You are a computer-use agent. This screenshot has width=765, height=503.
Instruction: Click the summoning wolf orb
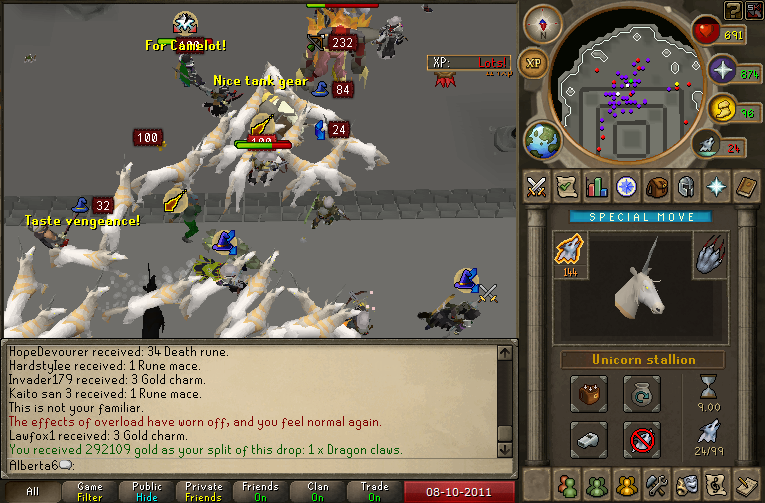coord(706,145)
